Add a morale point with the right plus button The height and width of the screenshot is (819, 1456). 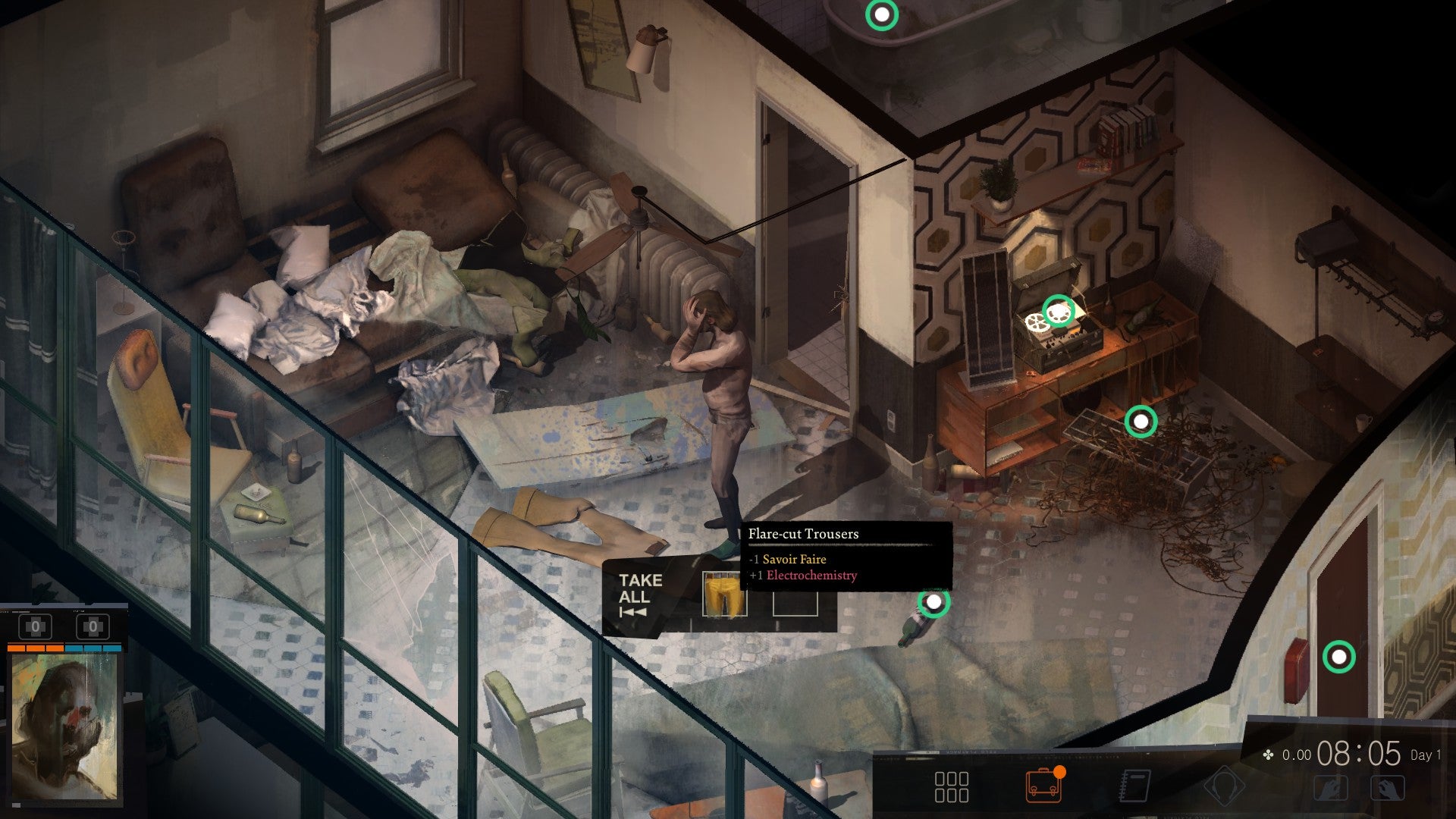pos(93,626)
